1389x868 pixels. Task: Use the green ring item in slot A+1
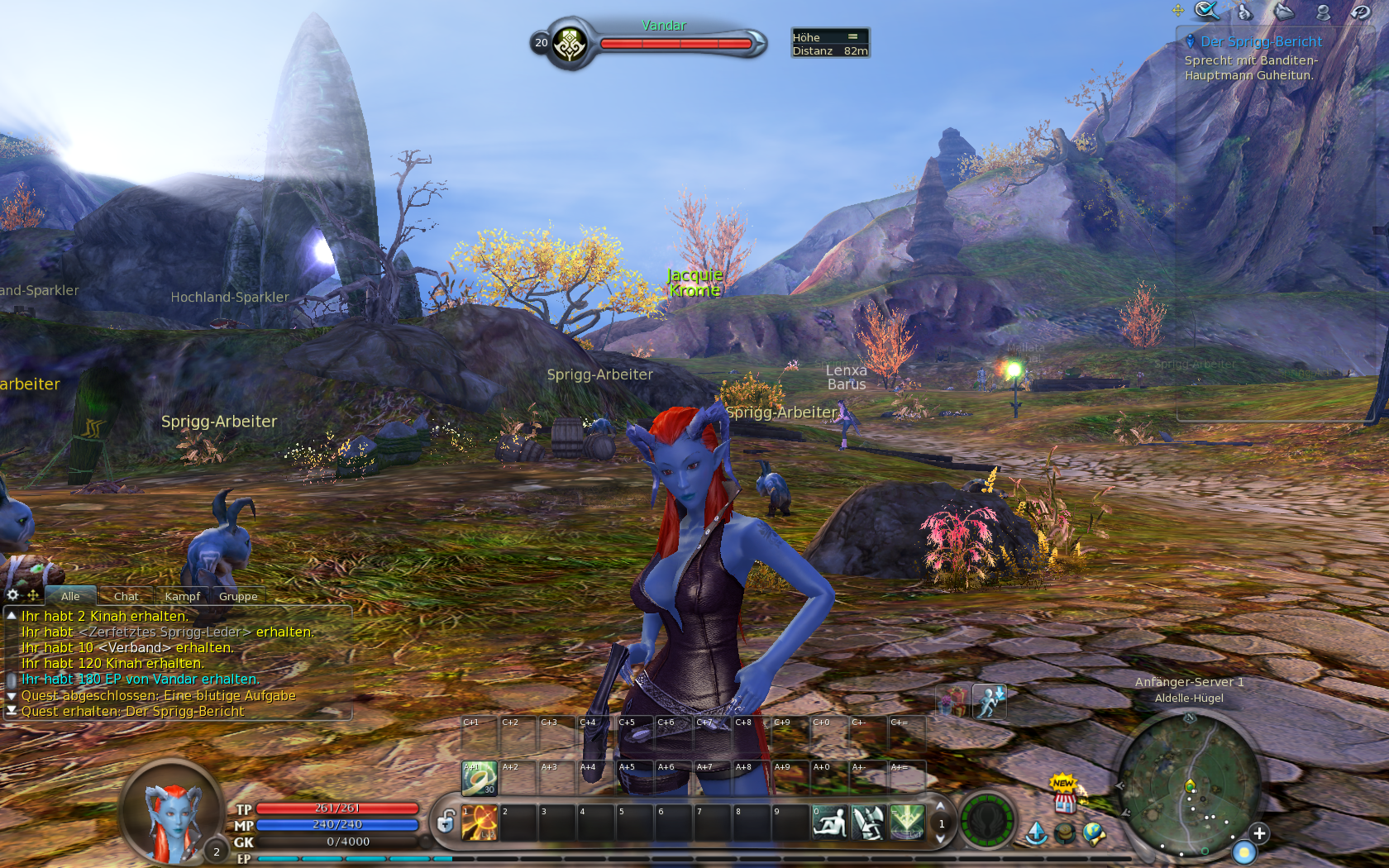point(480,779)
